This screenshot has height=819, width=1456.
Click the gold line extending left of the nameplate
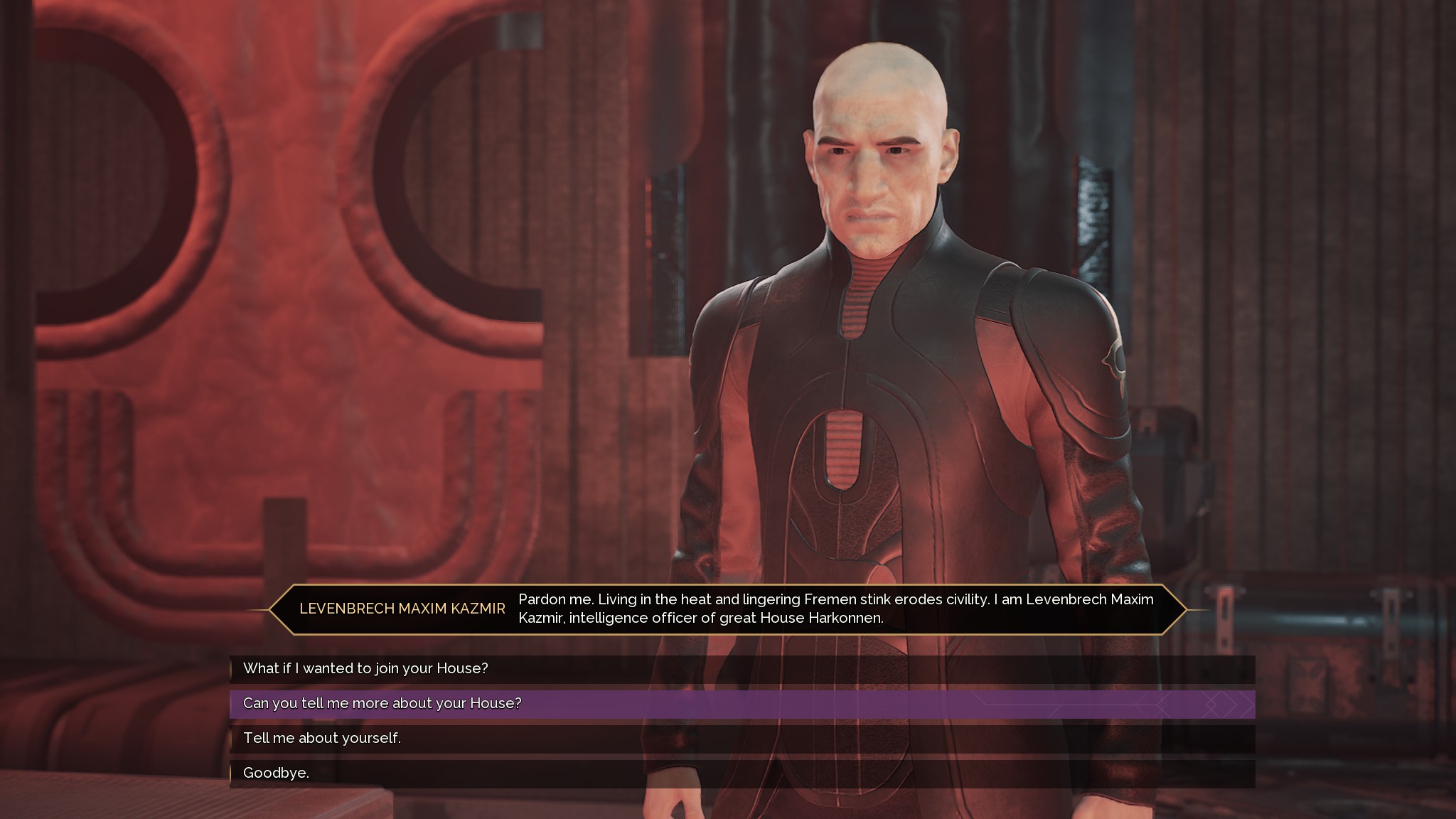257,609
